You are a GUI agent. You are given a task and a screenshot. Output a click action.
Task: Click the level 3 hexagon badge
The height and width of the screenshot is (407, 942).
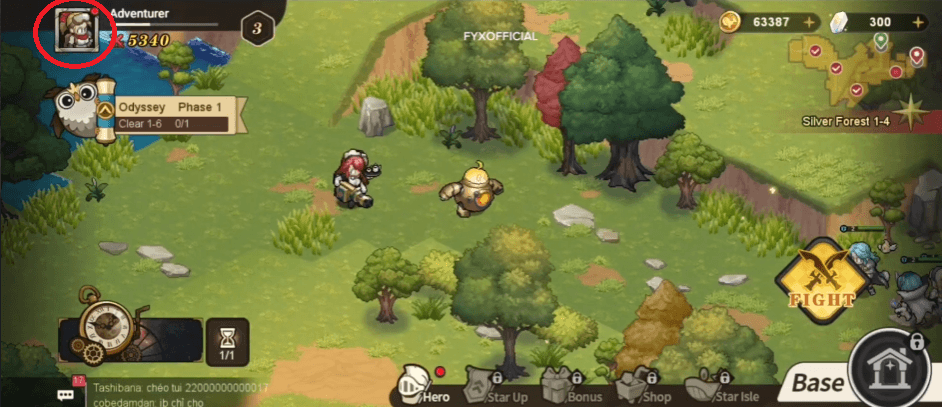click(257, 28)
